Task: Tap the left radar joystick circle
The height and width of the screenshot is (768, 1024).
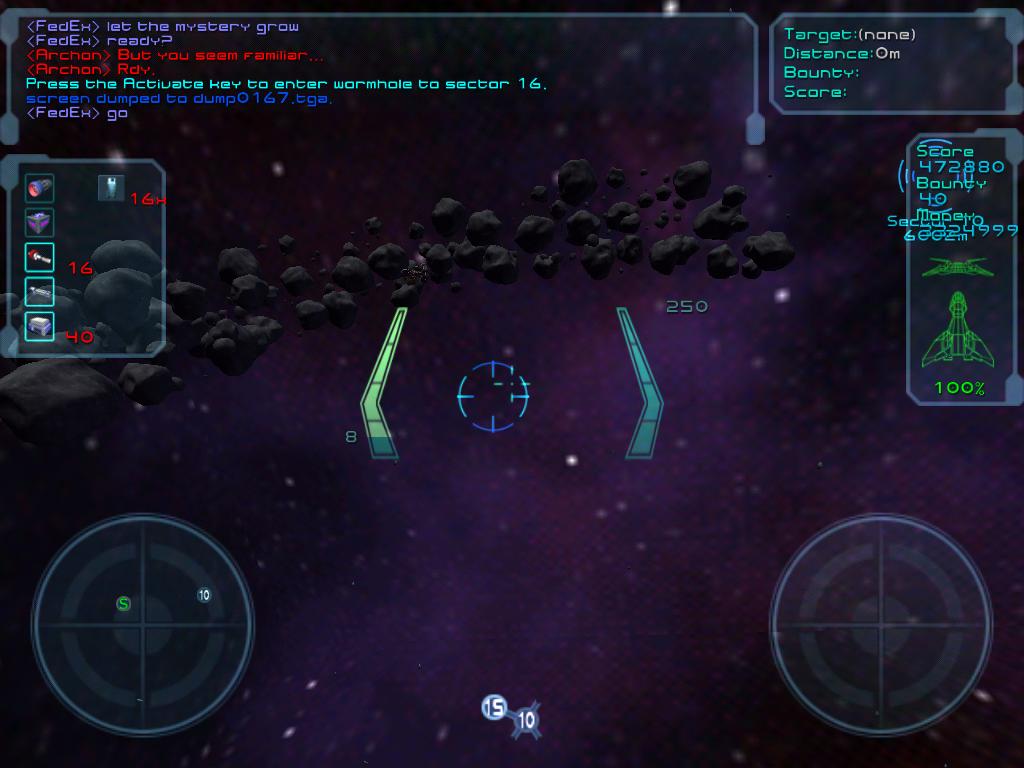Action: tap(142, 625)
